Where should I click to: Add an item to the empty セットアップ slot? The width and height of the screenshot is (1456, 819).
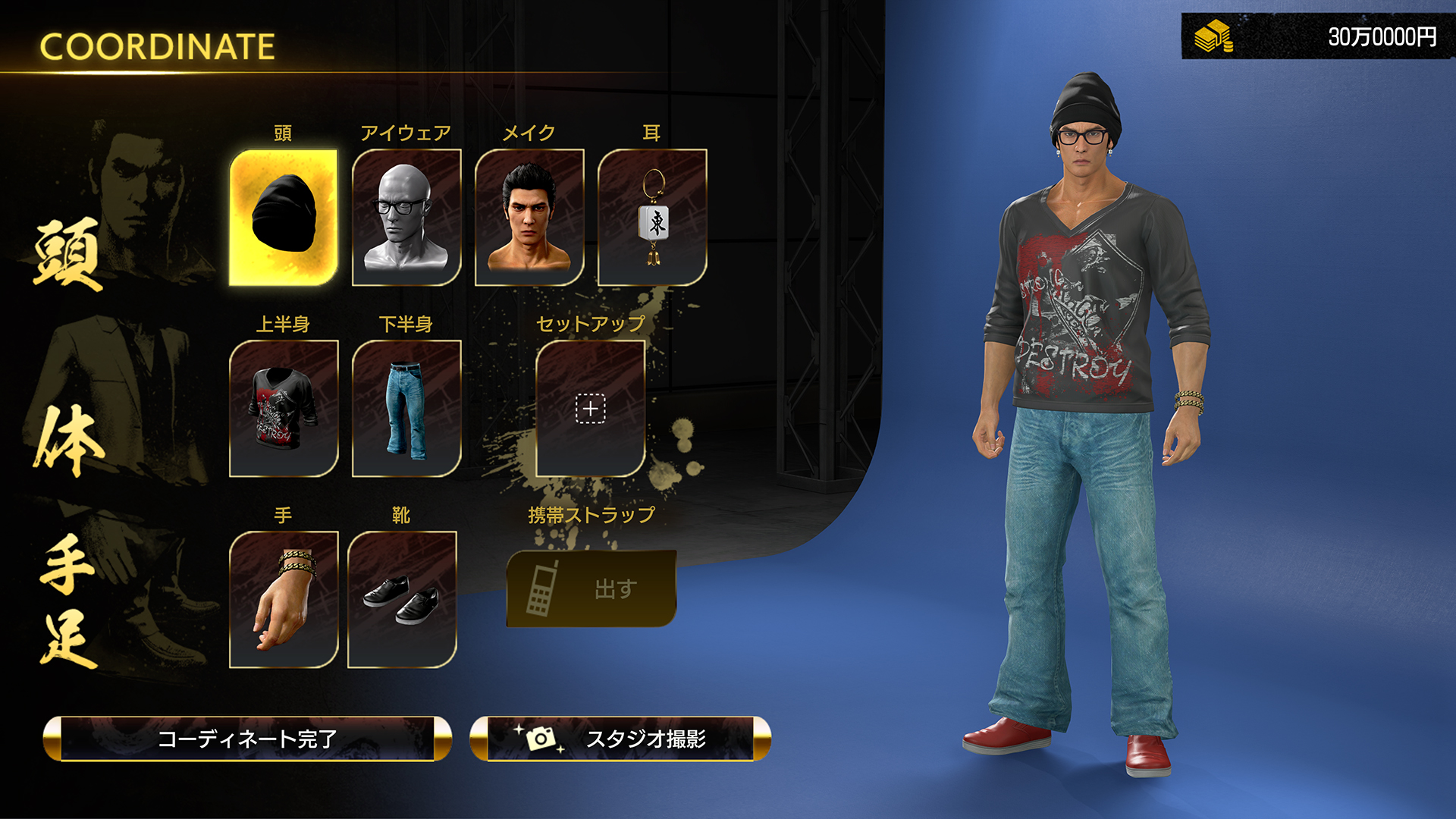(589, 409)
